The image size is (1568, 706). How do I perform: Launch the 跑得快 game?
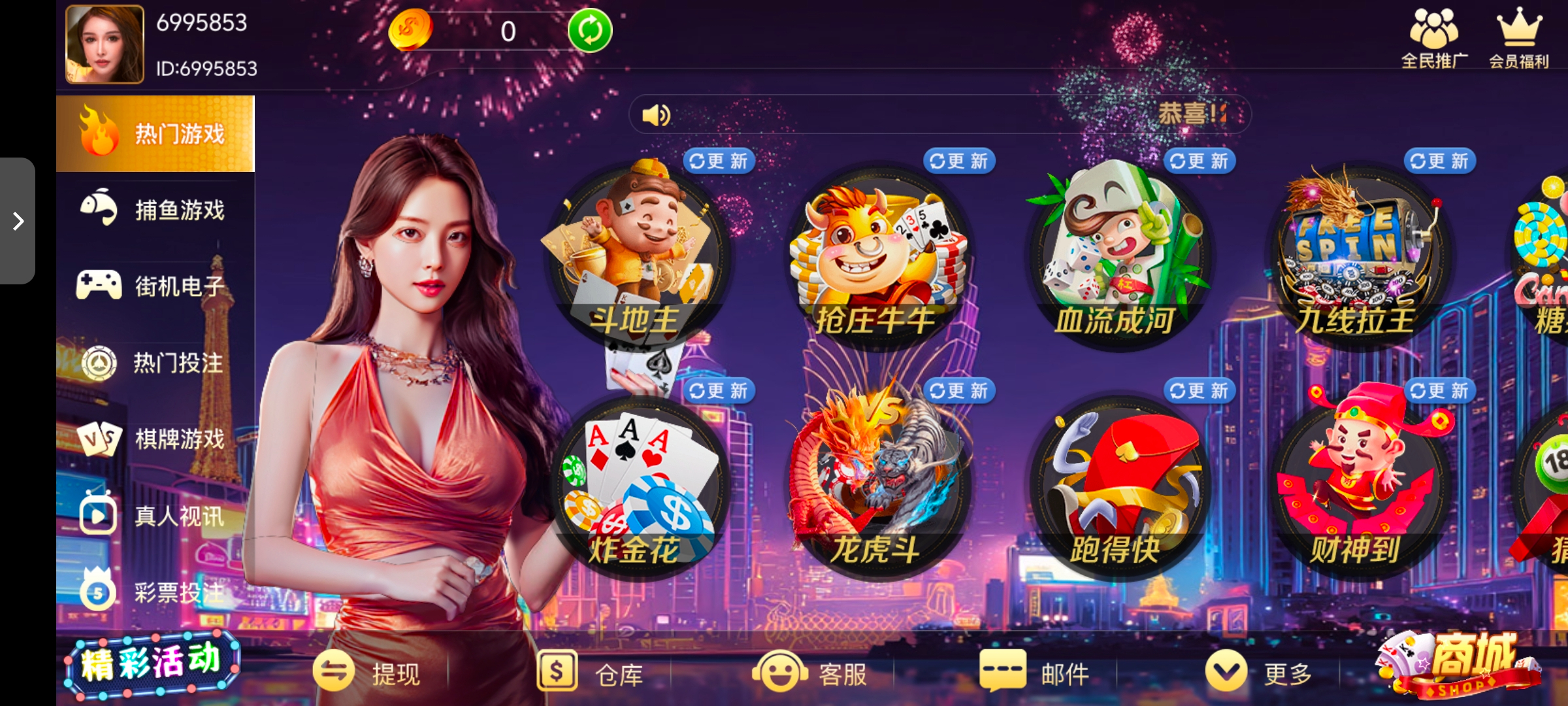[x=1118, y=488]
